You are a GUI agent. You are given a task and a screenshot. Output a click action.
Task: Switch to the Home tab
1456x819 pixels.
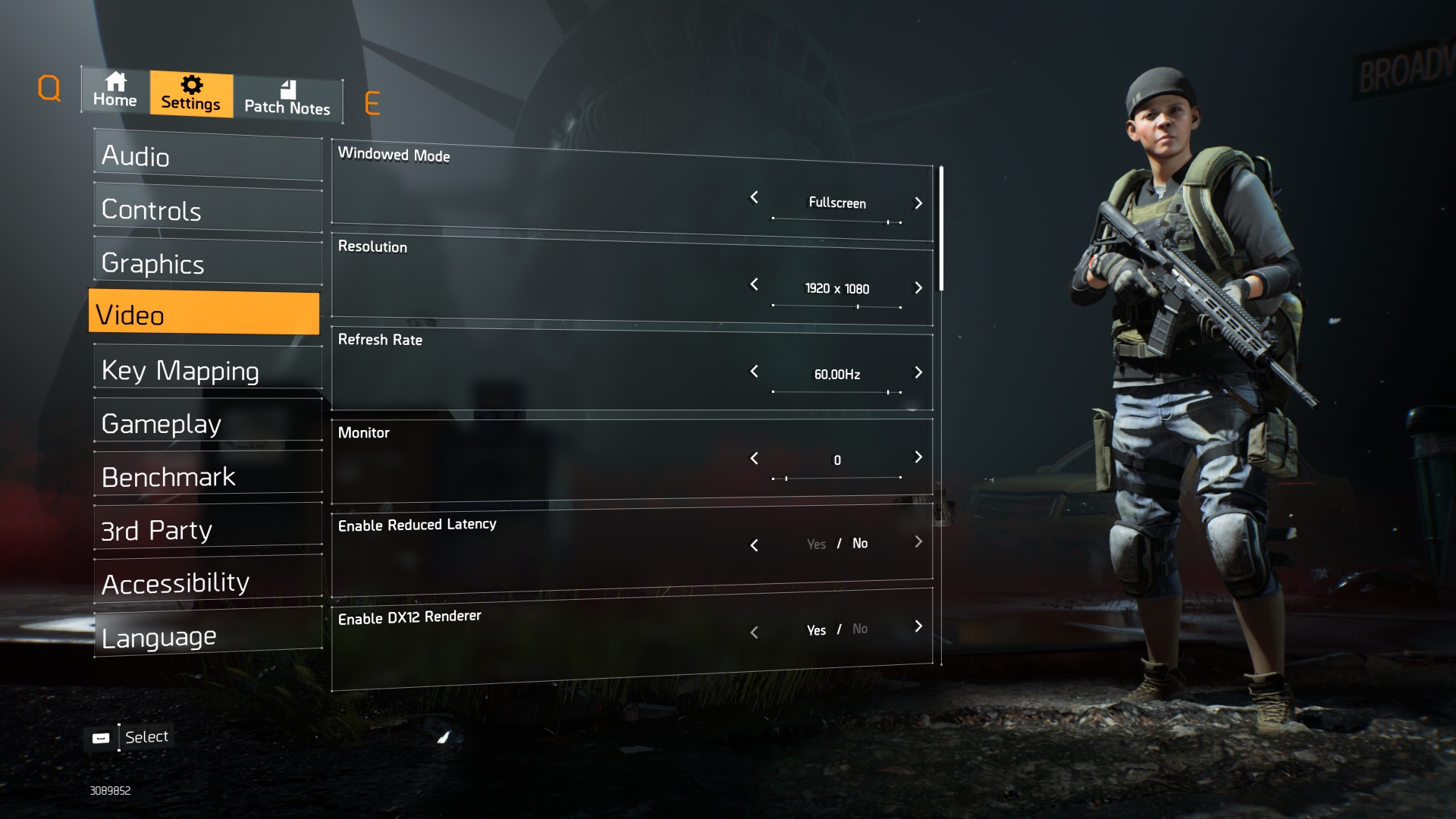click(x=115, y=90)
